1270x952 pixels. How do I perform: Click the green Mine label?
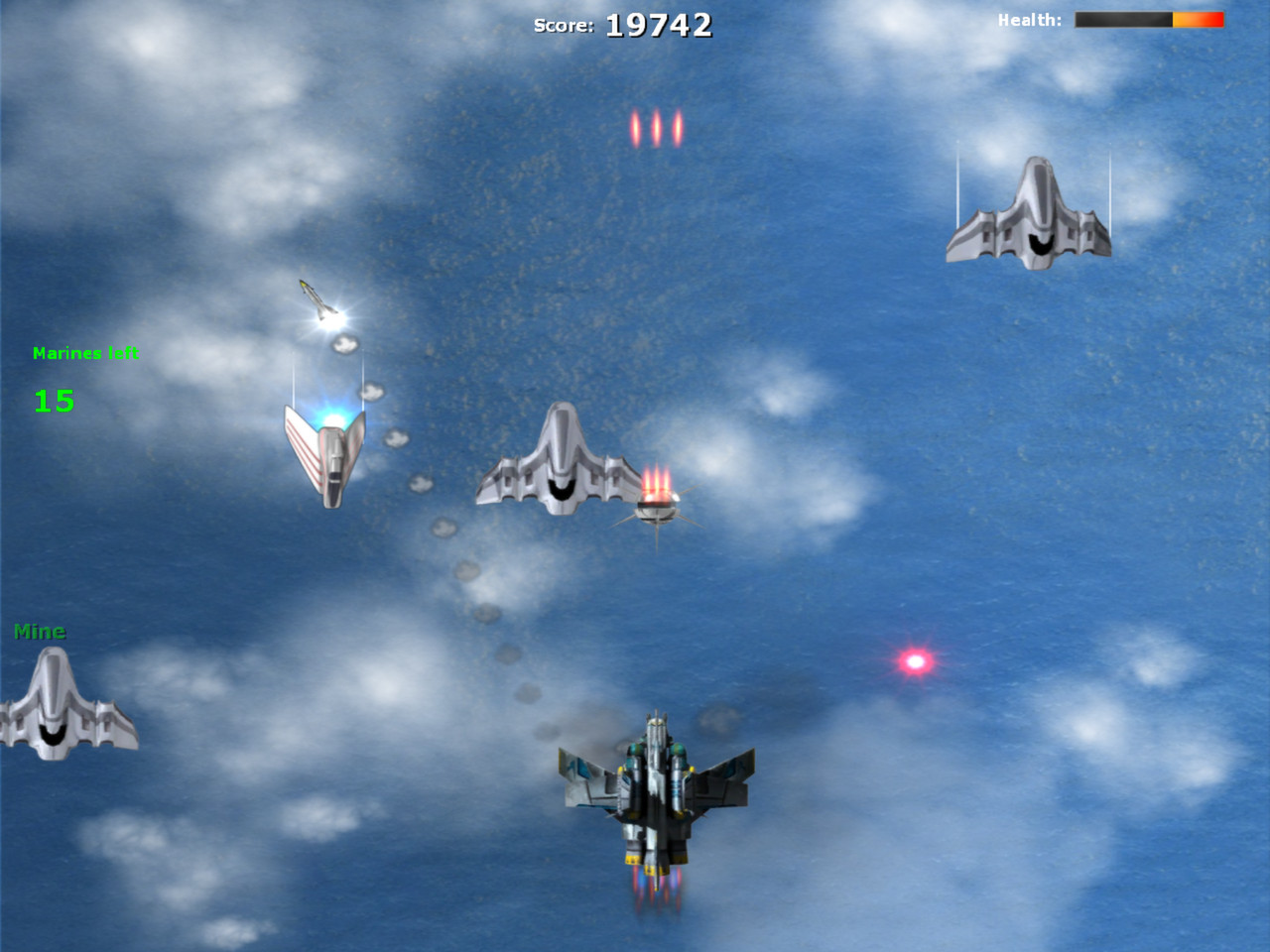40,630
